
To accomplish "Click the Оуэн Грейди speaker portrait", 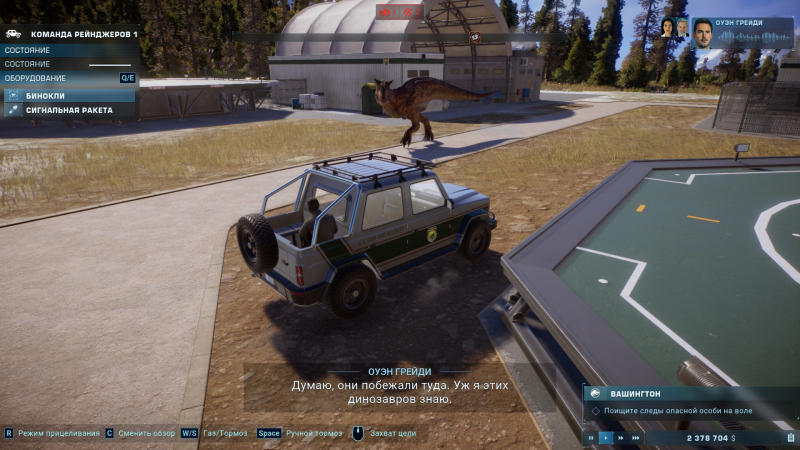I will 704,32.
